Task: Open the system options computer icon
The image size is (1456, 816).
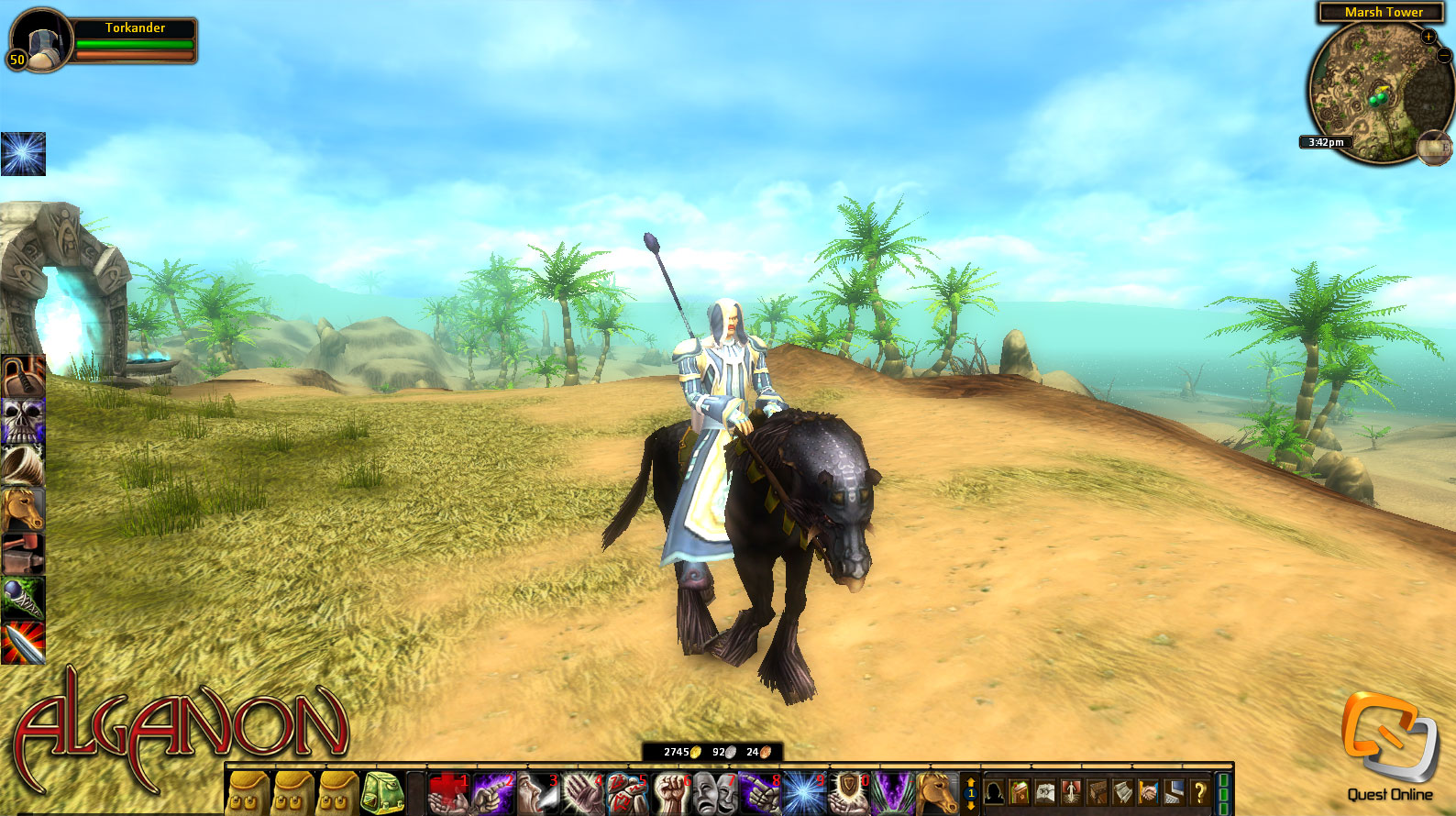Action: click(1173, 791)
